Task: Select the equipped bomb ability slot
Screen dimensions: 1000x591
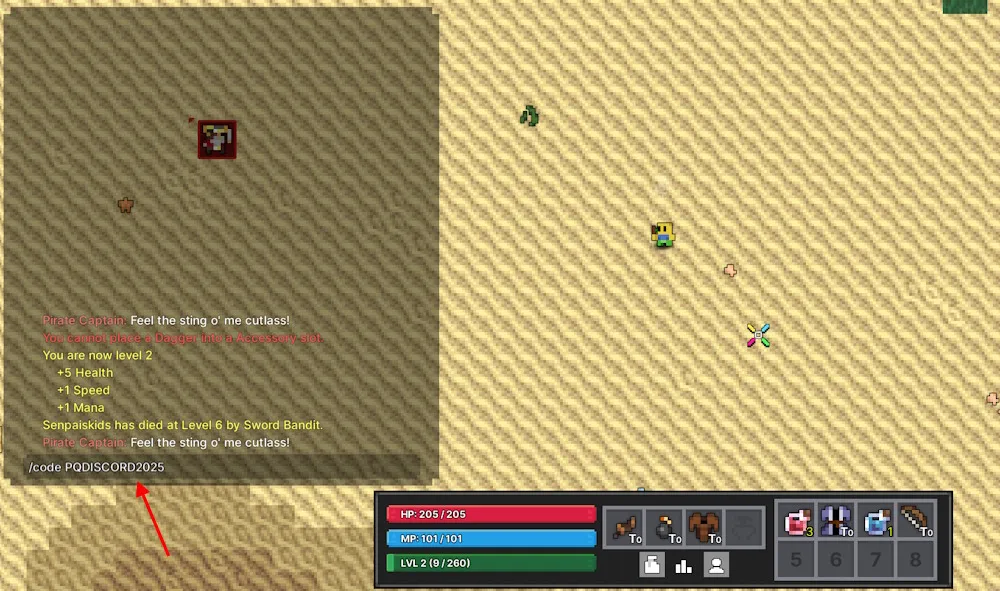Action: click(x=664, y=526)
